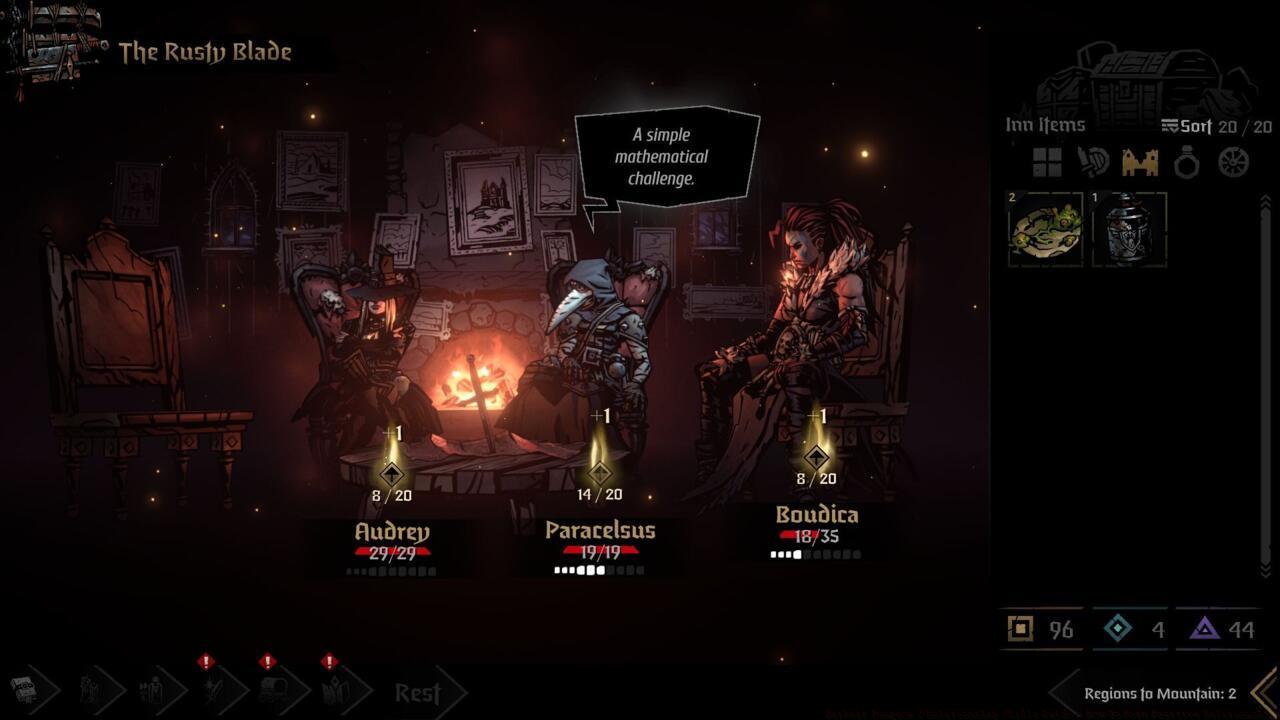
Task: Pick the dark jar inn item
Action: point(1129,229)
